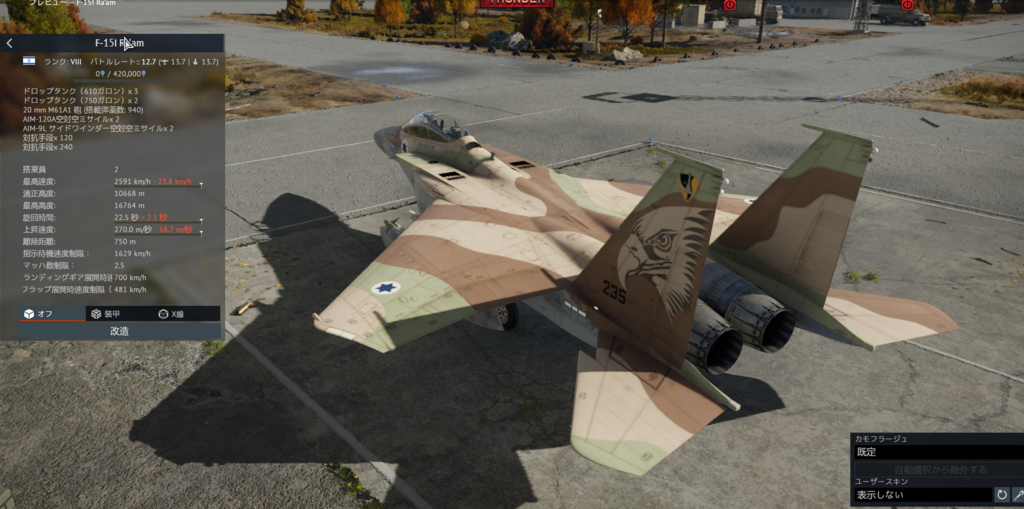Open the 改造 modifications button
This screenshot has height=509, width=1024.
tap(118, 331)
